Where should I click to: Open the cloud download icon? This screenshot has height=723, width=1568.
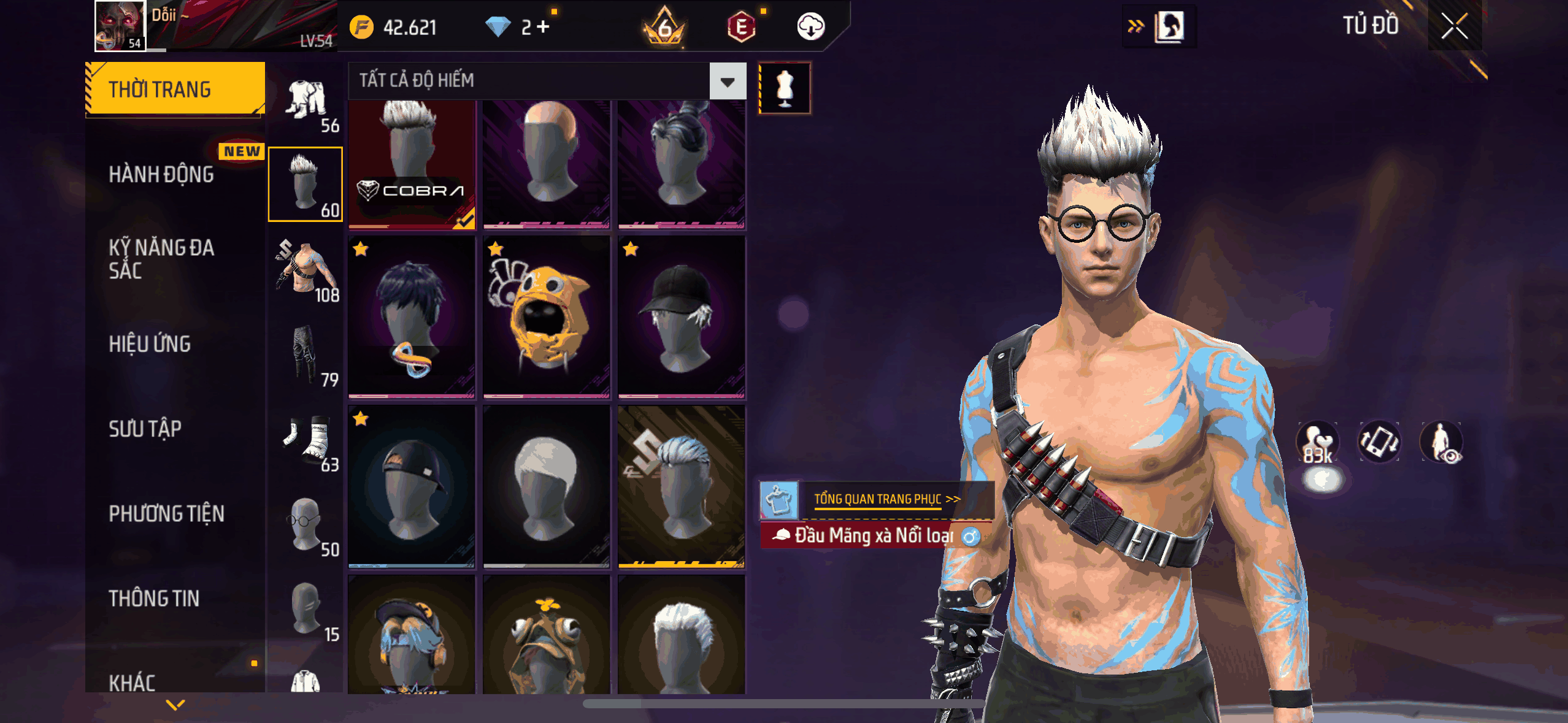click(810, 27)
